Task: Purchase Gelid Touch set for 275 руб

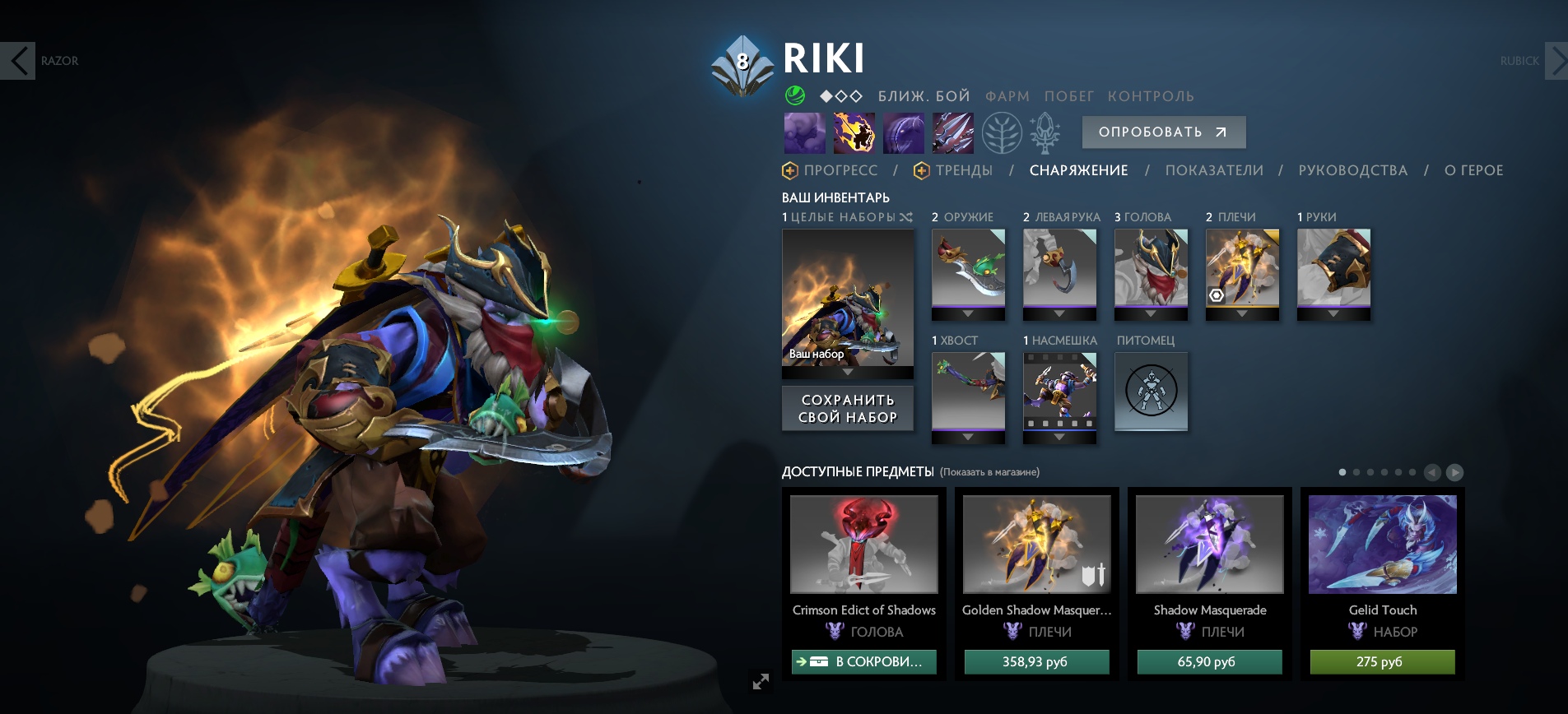Action: pyautogui.click(x=1382, y=662)
